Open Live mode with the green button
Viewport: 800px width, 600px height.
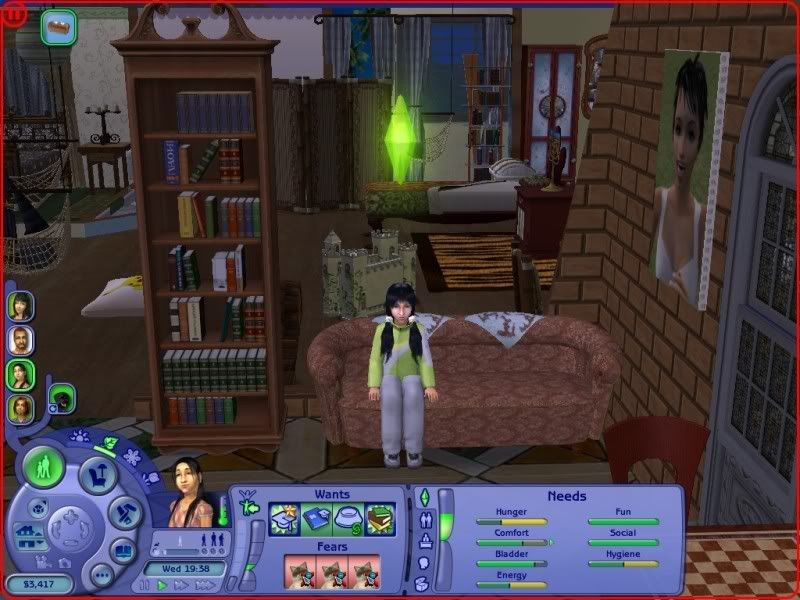pos(44,468)
